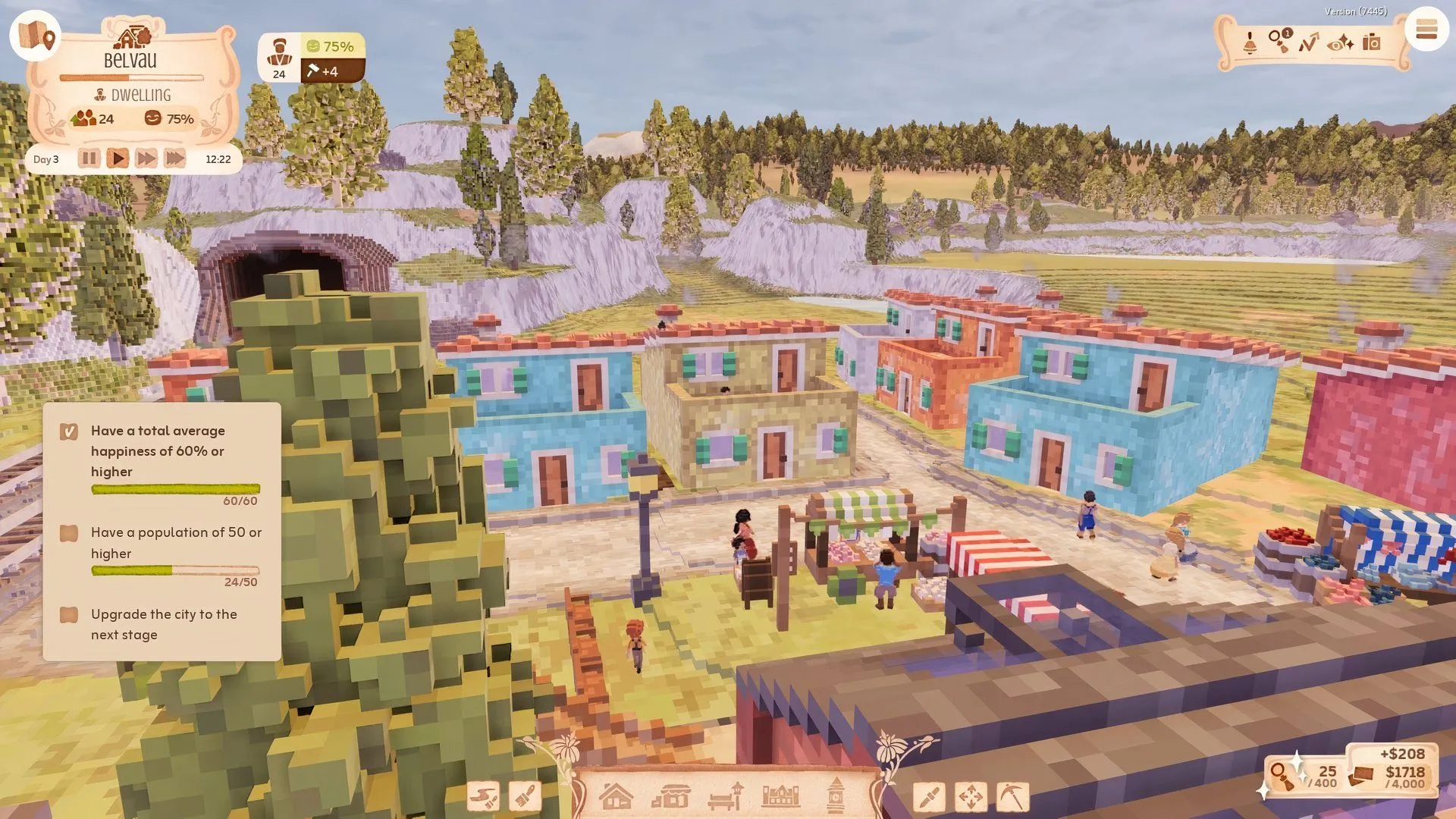
Task: Open the clock tower landmarks category
Action: click(837, 798)
